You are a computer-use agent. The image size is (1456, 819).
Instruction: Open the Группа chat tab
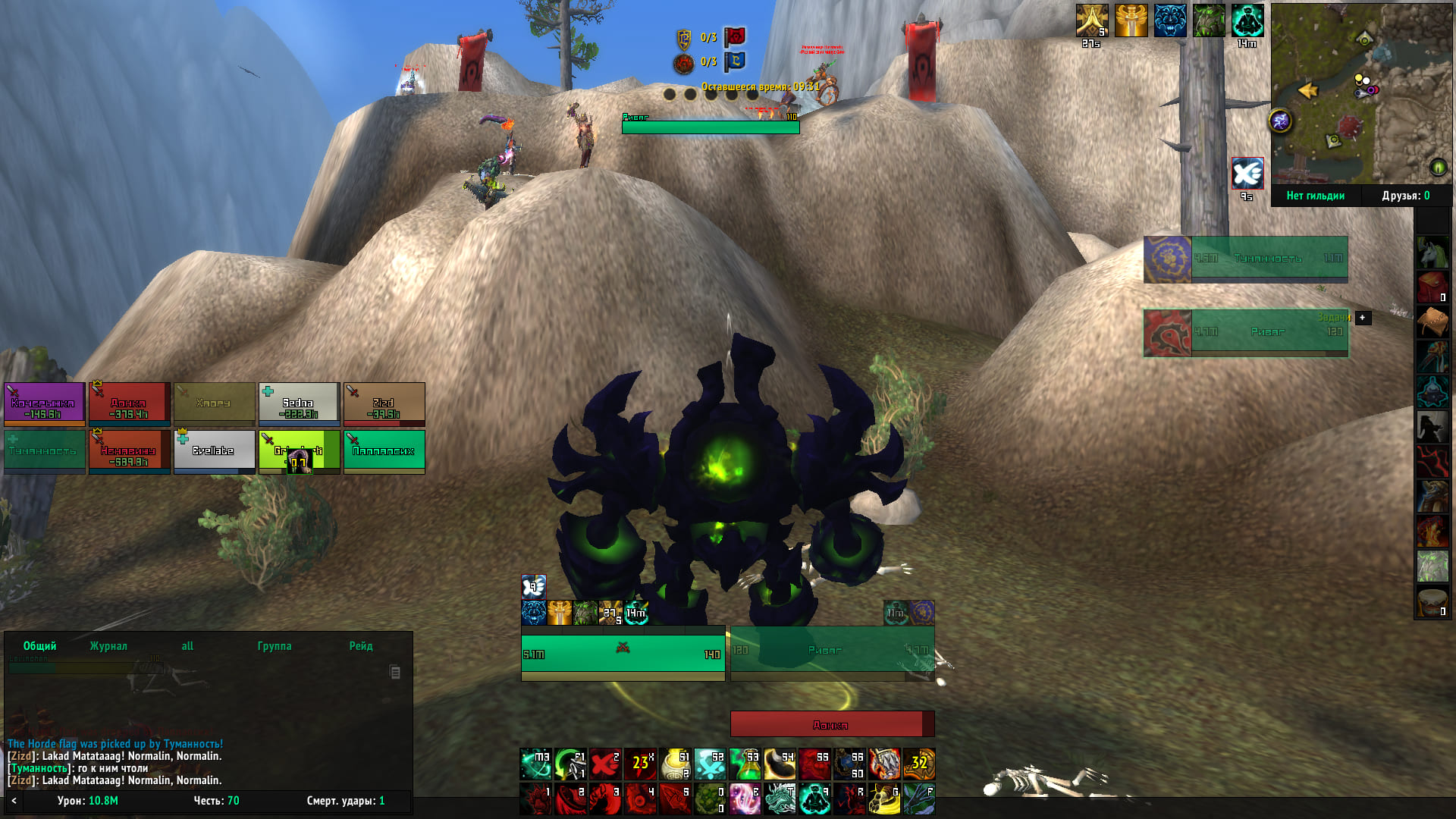click(x=275, y=646)
